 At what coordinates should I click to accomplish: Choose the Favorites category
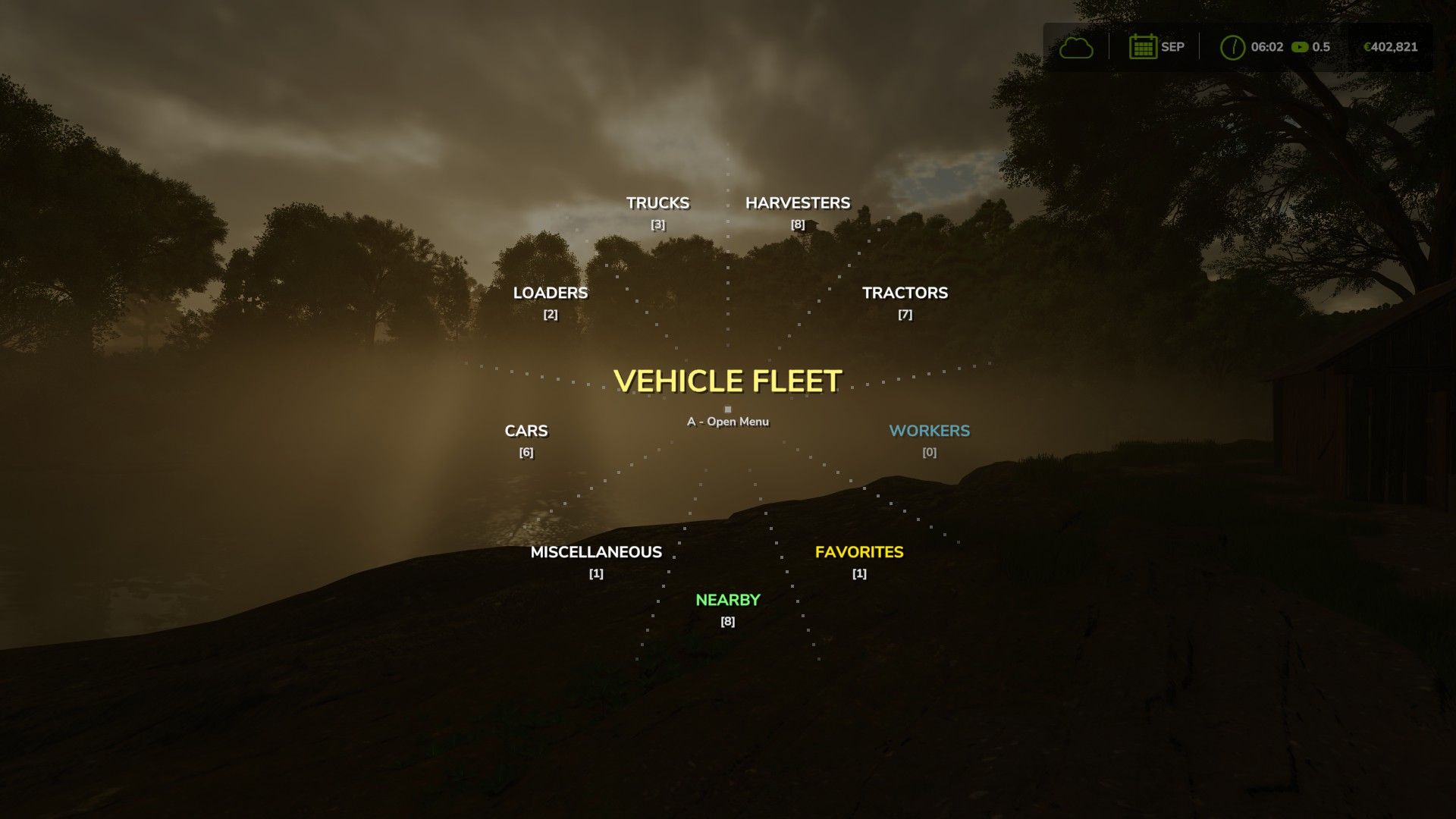tap(859, 553)
